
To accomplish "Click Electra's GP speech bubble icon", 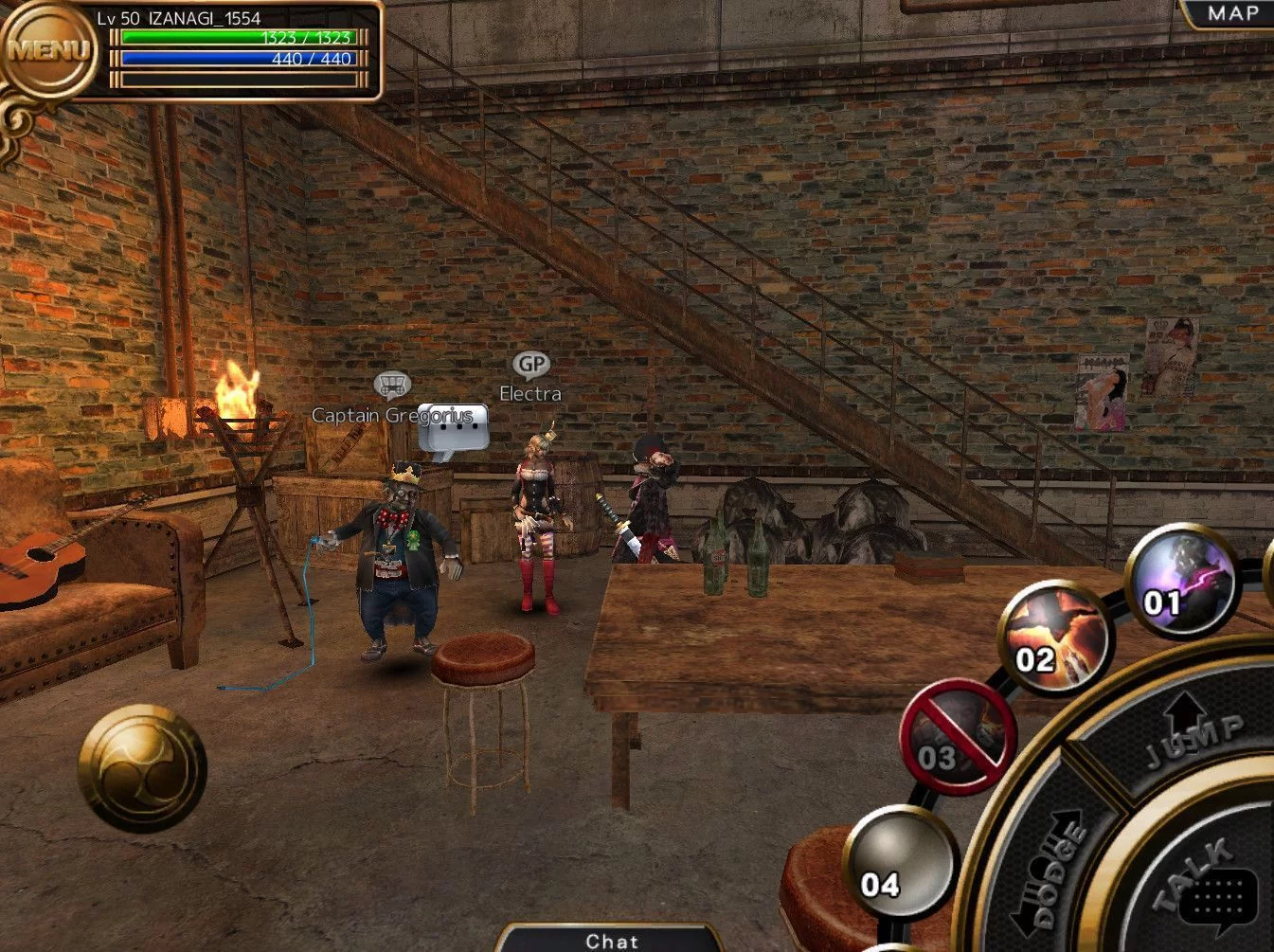I will point(531,365).
